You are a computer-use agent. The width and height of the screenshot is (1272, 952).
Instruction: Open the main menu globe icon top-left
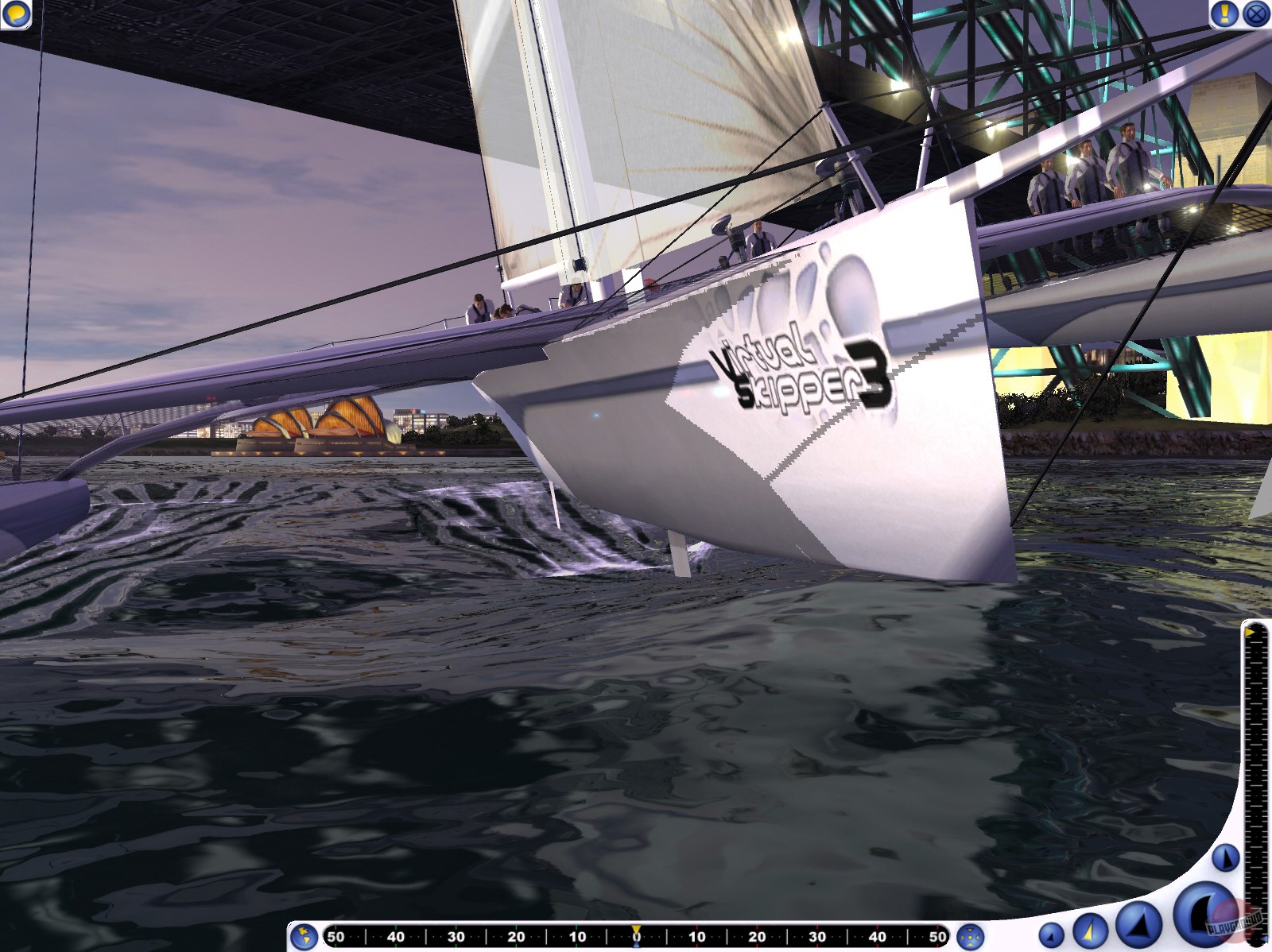[x=17, y=14]
